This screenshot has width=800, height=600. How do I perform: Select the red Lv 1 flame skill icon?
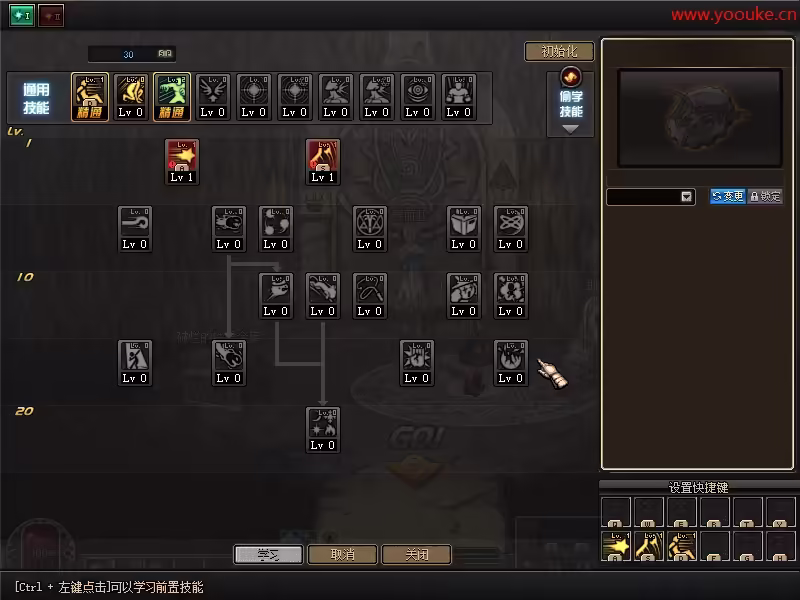pyautogui.click(x=323, y=160)
